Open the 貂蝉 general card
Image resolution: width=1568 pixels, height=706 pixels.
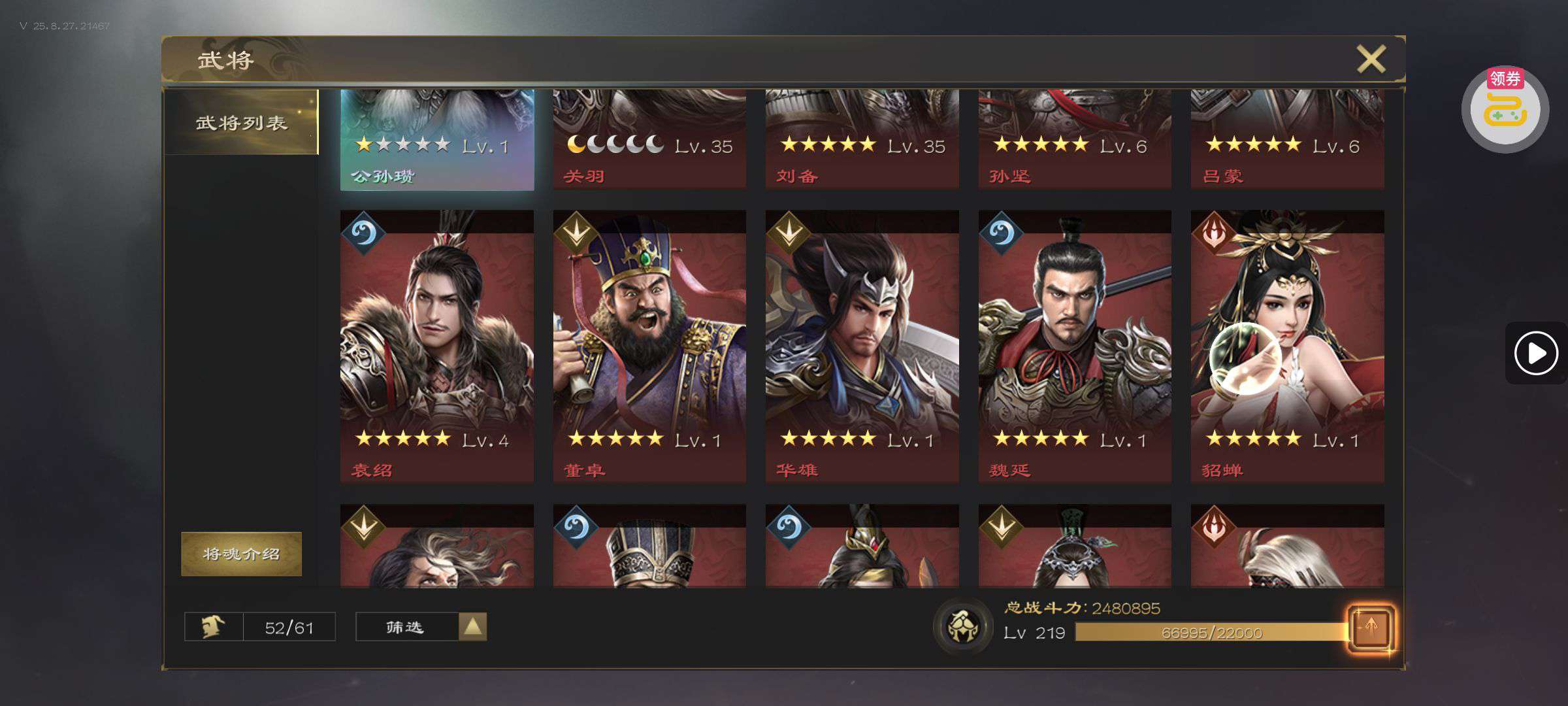[1287, 346]
